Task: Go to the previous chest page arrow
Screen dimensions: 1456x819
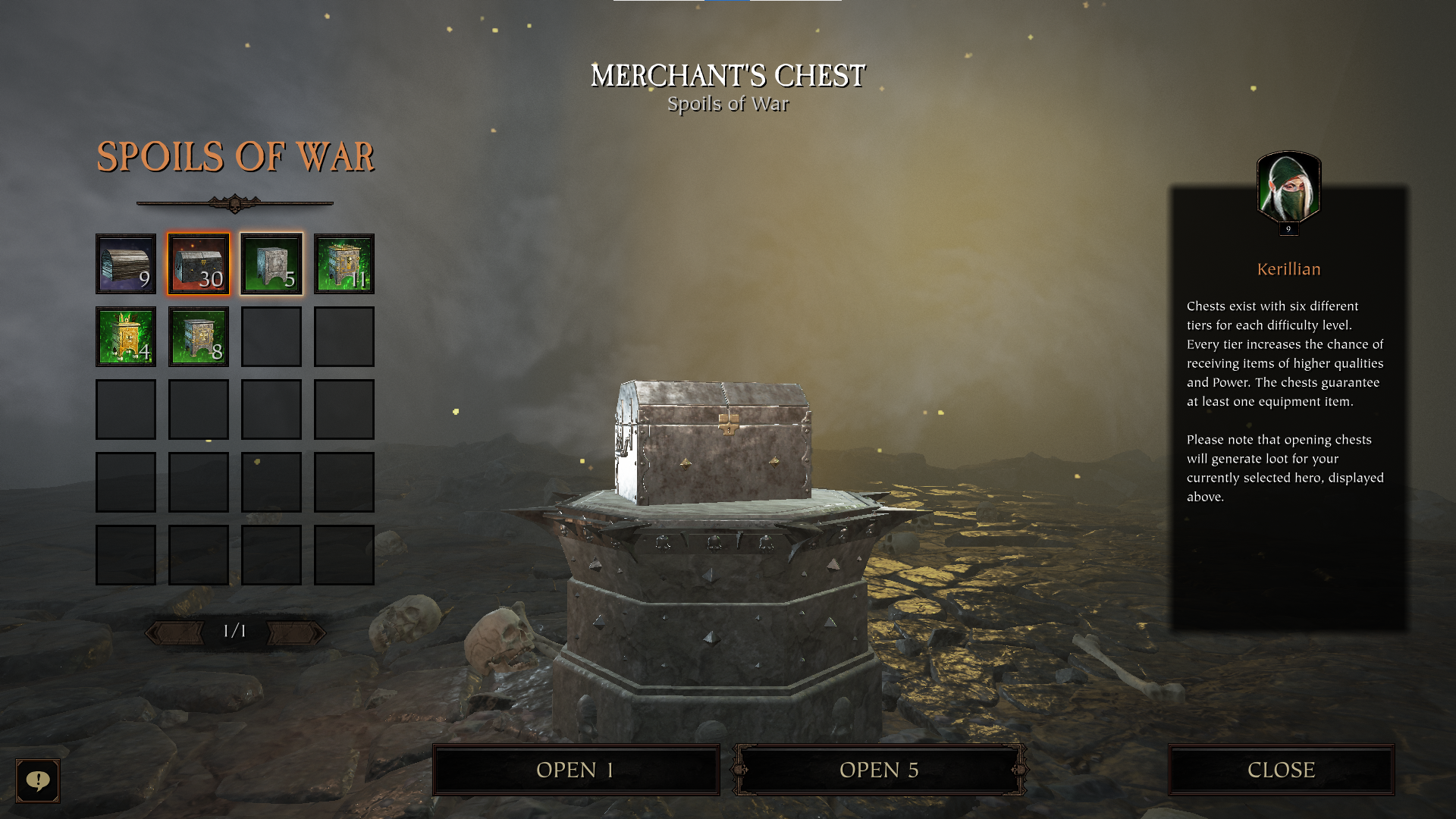Action: (x=176, y=632)
